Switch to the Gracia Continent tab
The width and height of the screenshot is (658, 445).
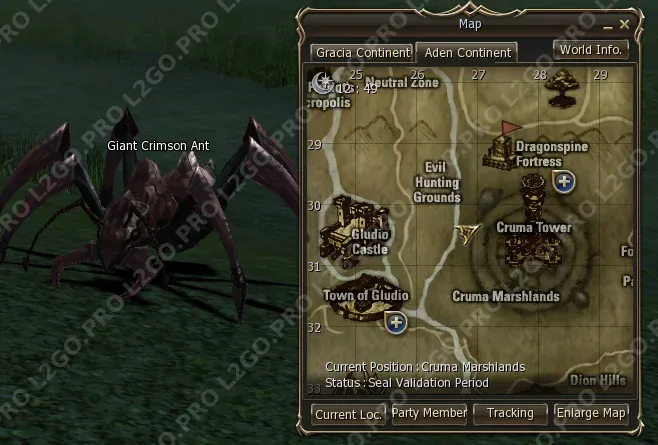[361, 52]
